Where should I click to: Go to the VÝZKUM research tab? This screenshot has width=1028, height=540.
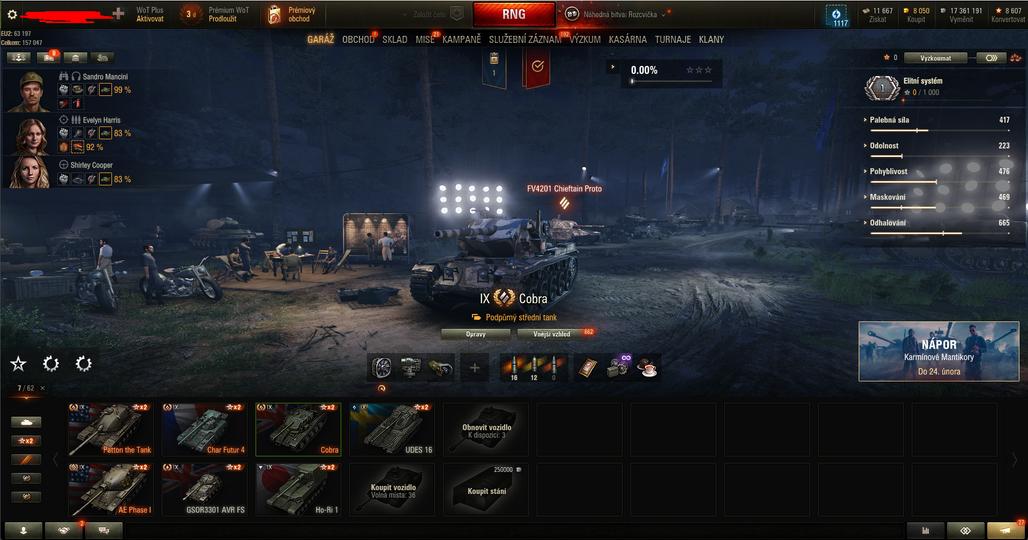tap(585, 40)
